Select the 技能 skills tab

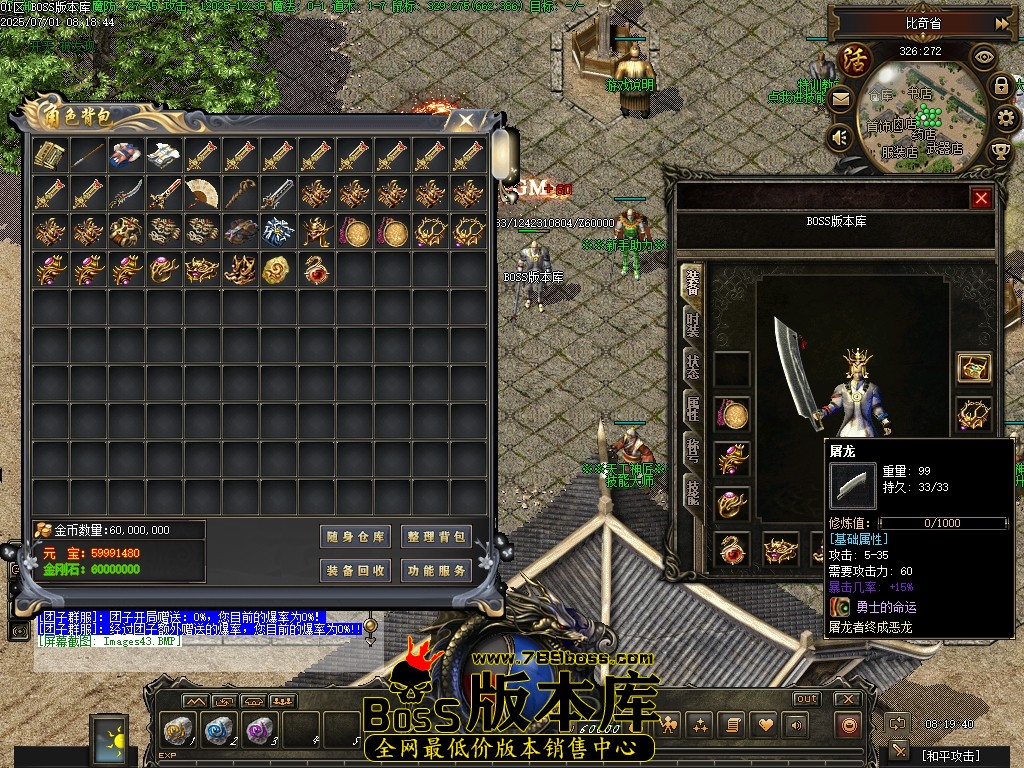coord(692,491)
